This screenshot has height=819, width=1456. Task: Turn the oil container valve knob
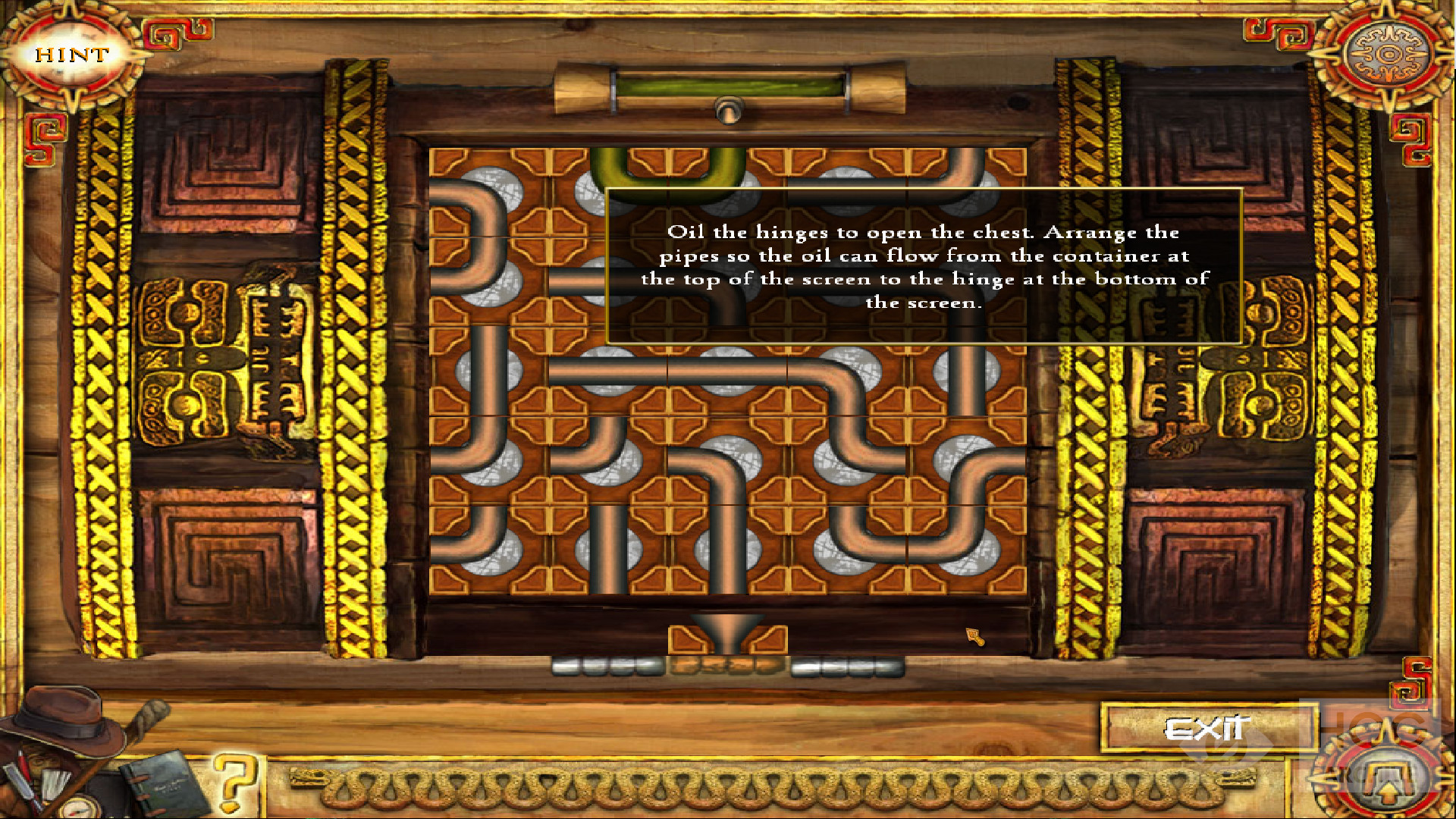[728, 111]
